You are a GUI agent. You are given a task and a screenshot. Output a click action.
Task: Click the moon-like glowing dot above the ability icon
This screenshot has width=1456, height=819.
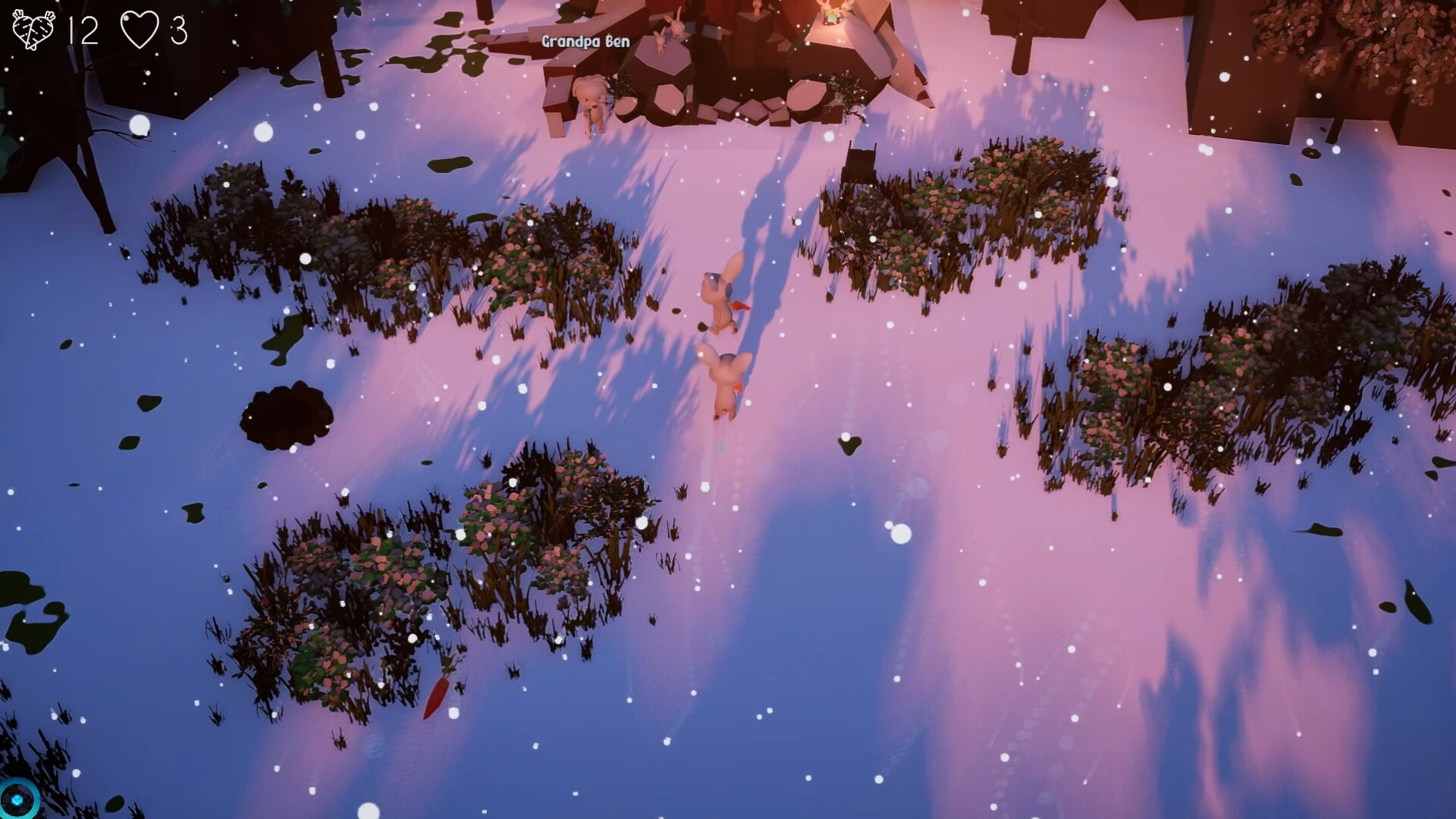click(x=77, y=773)
